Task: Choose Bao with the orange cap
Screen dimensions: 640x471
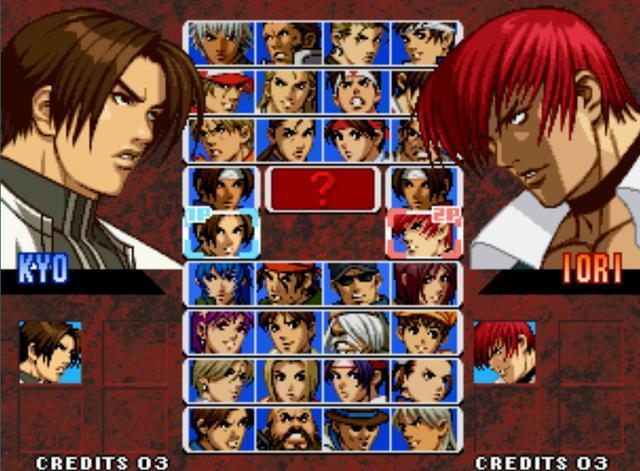Action: [x=425, y=331]
